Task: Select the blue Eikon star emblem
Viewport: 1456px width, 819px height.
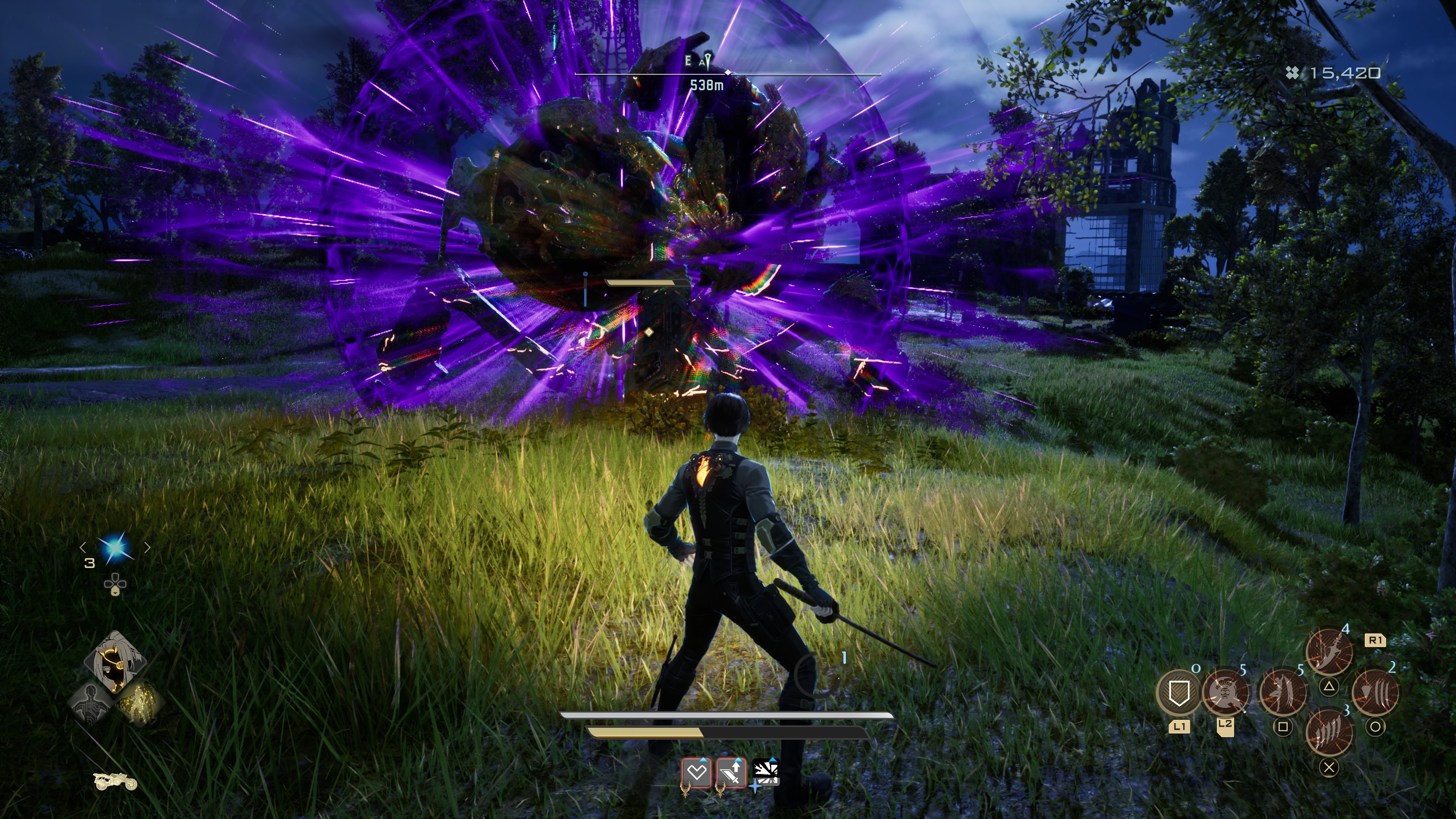Action: pyautogui.click(x=116, y=547)
